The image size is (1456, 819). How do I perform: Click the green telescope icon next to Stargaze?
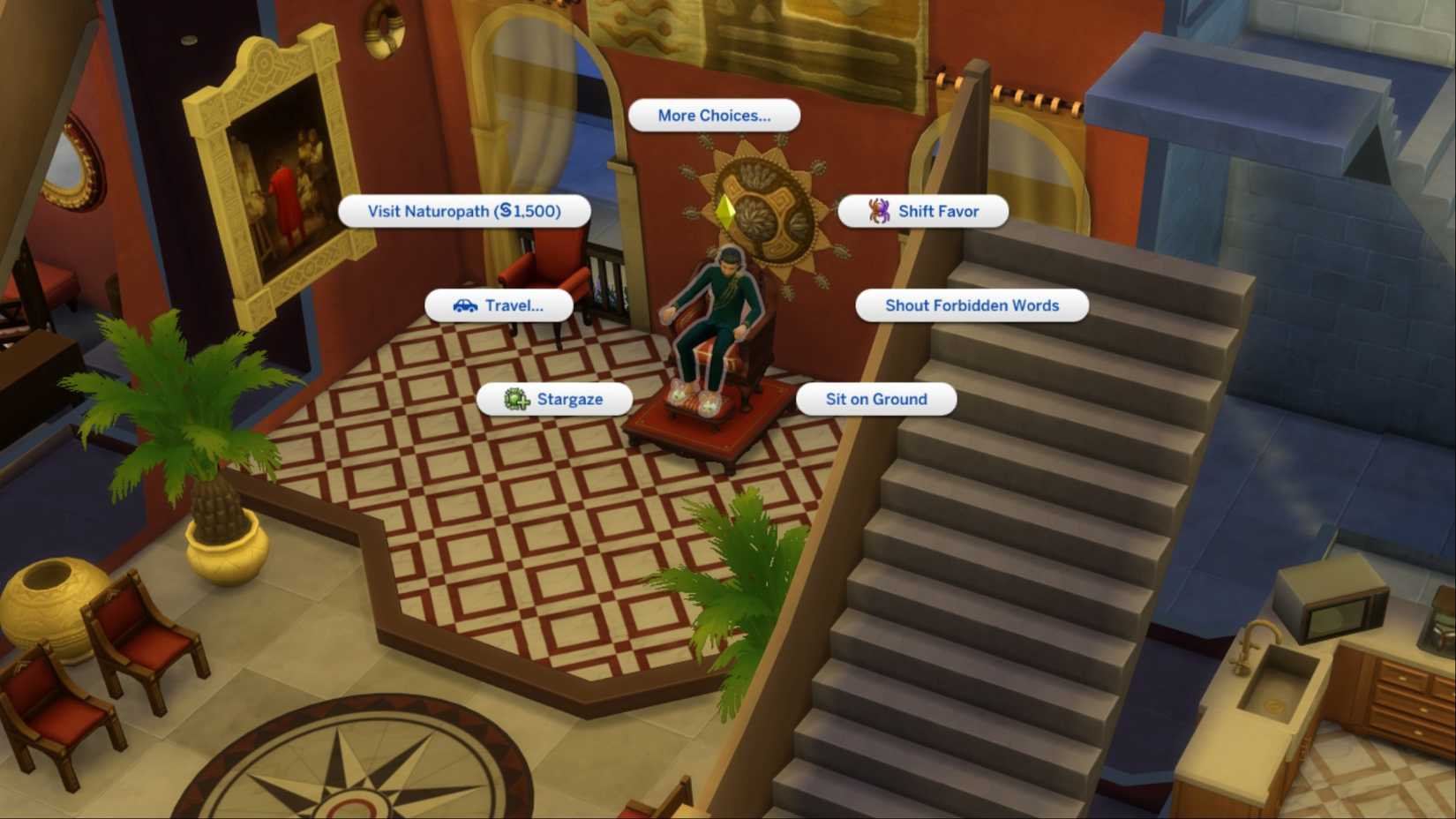coord(516,399)
